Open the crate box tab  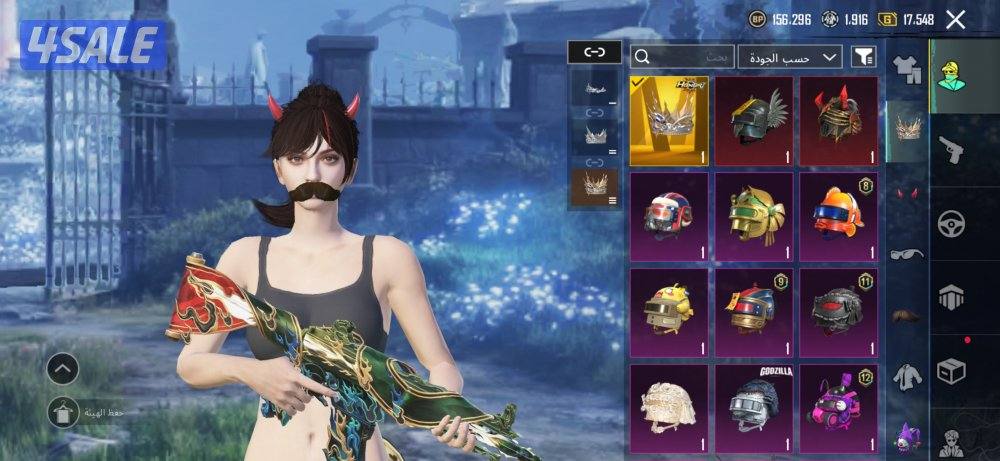(x=951, y=371)
